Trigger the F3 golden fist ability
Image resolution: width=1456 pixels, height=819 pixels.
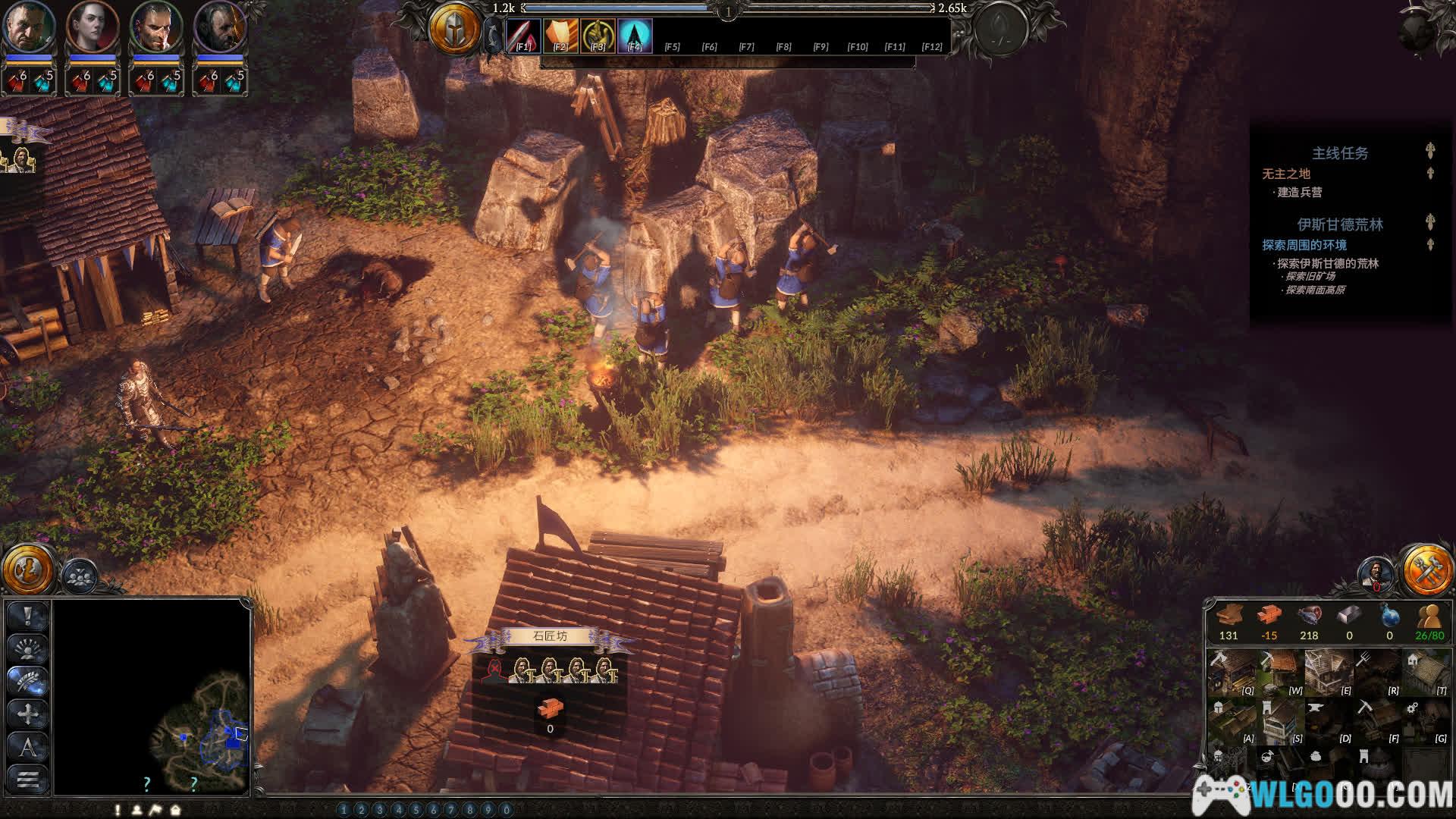point(598,36)
